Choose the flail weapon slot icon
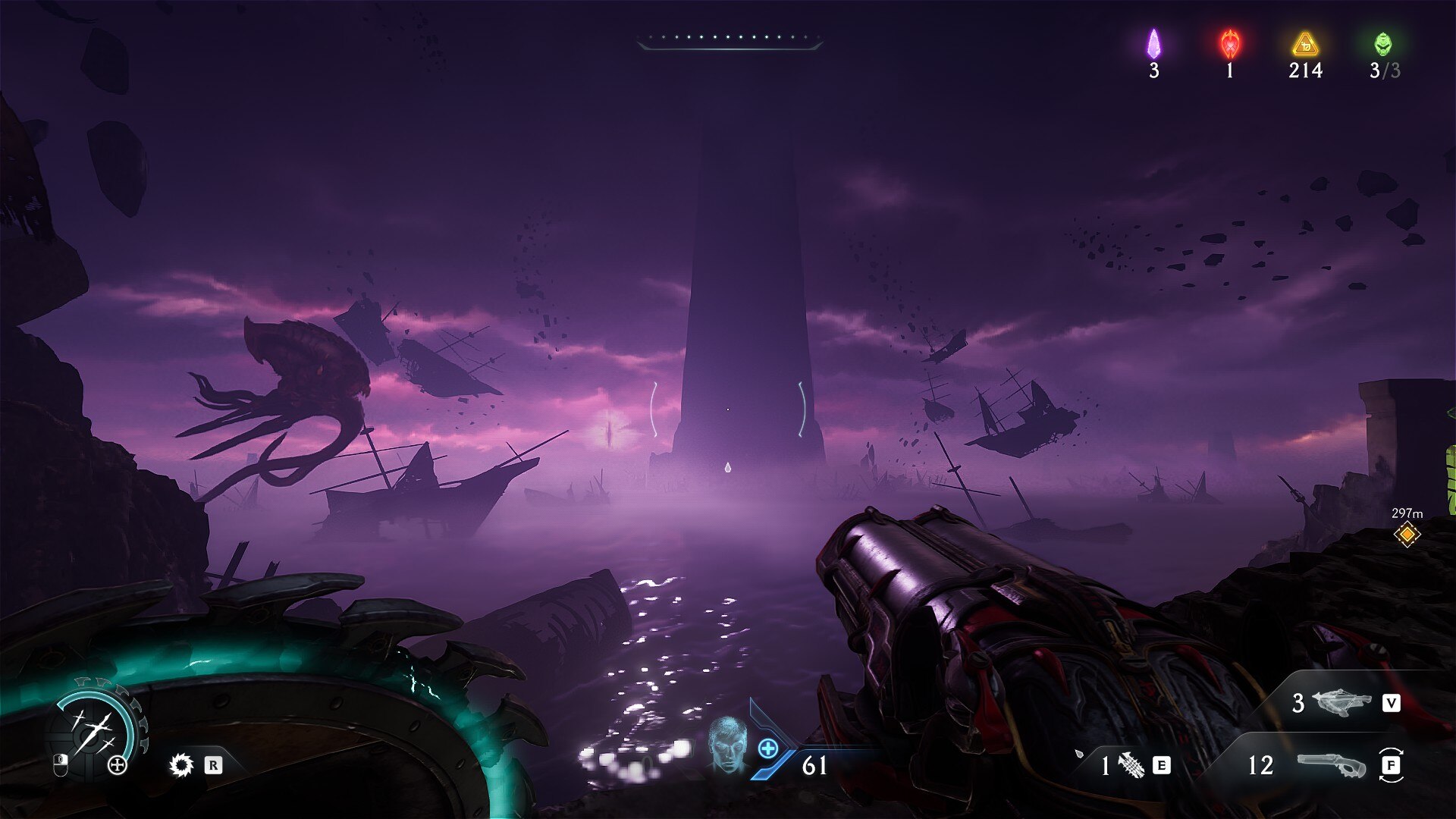 pos(1131,765)
